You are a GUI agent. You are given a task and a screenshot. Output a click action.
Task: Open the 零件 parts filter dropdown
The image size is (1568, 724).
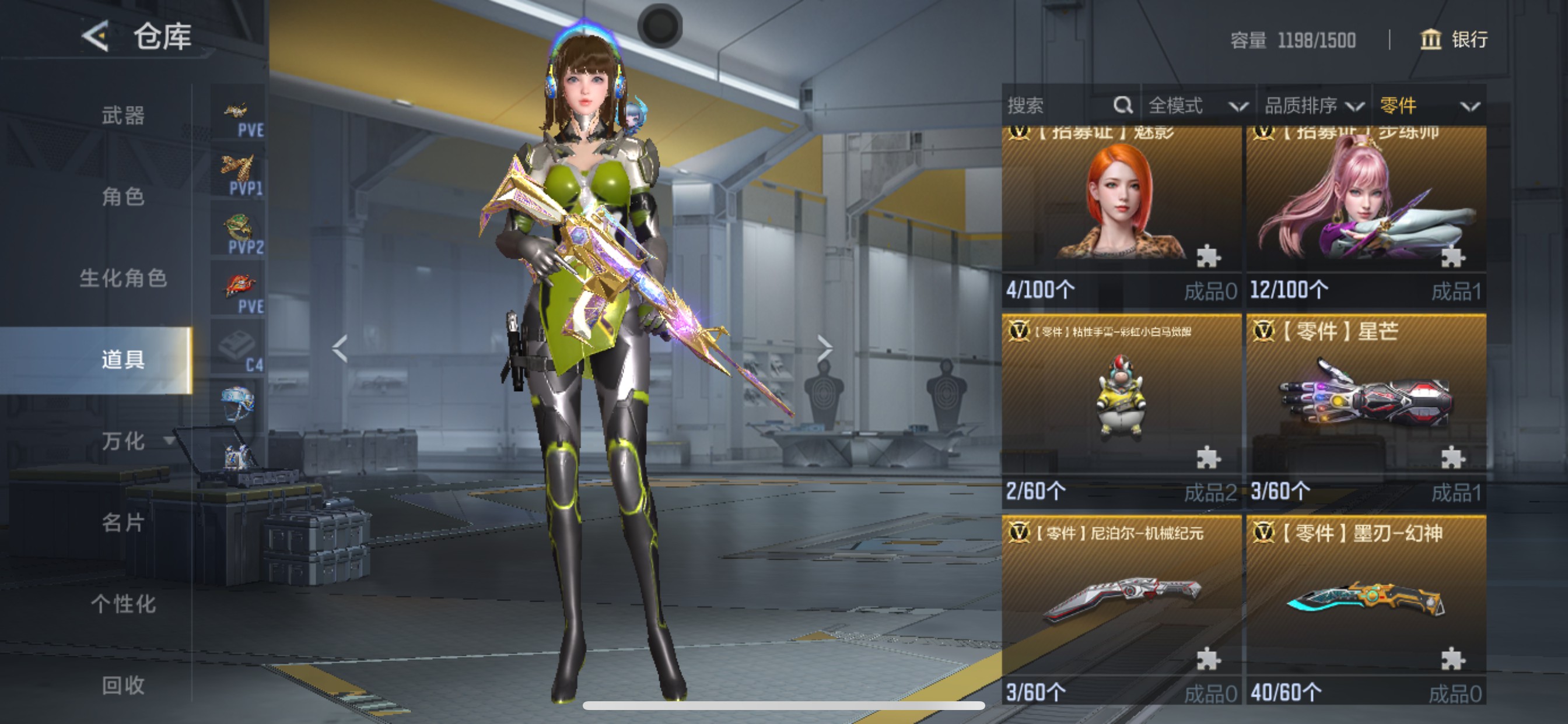[x=1428, y=106]
